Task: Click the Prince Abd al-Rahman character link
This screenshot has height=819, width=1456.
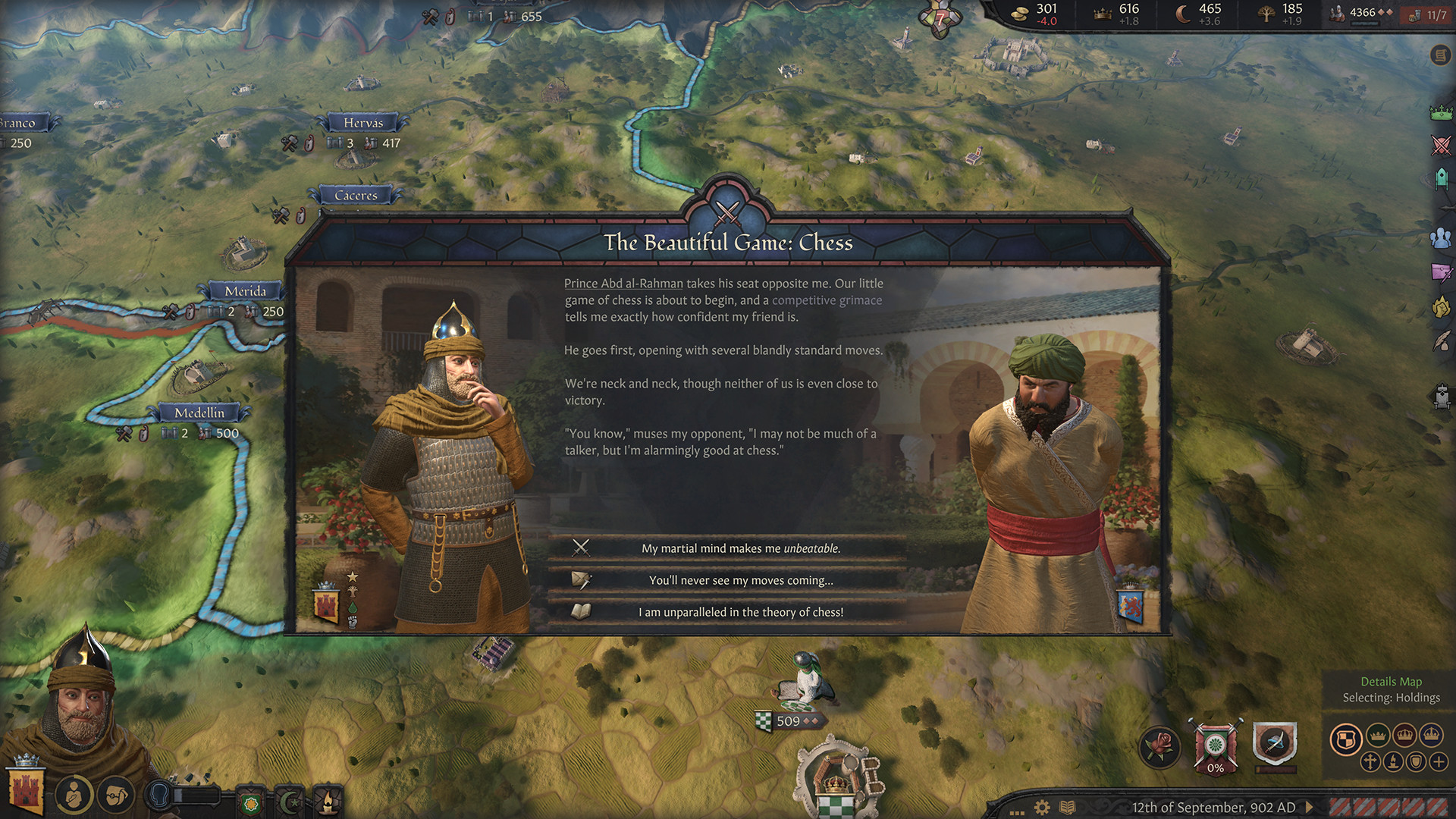Action: pos(623,283)
